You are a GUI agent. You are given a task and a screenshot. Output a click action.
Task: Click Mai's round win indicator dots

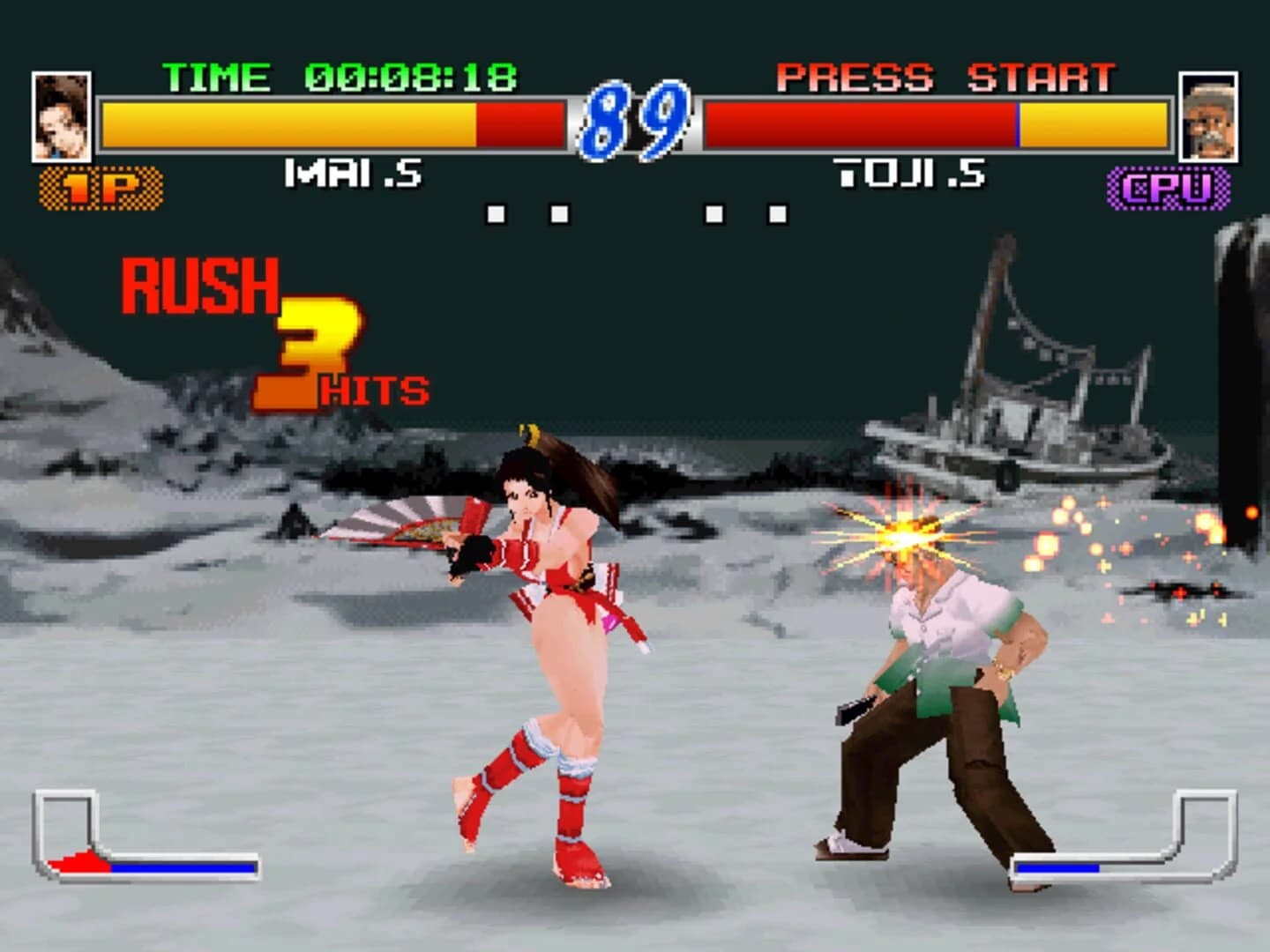point(529,210)
